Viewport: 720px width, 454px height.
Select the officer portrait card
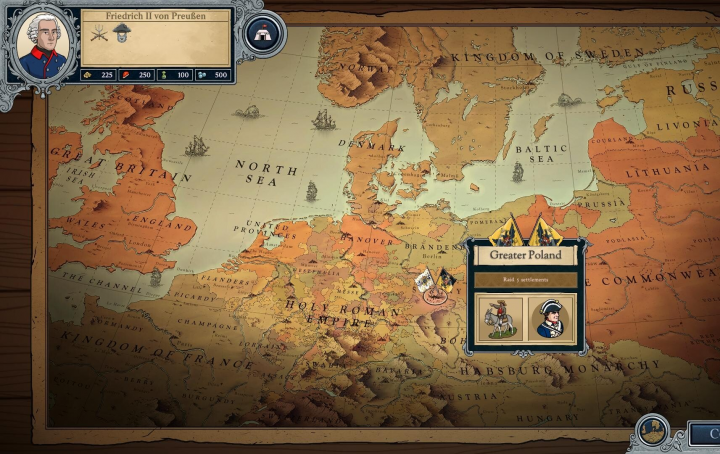[552, 319]
